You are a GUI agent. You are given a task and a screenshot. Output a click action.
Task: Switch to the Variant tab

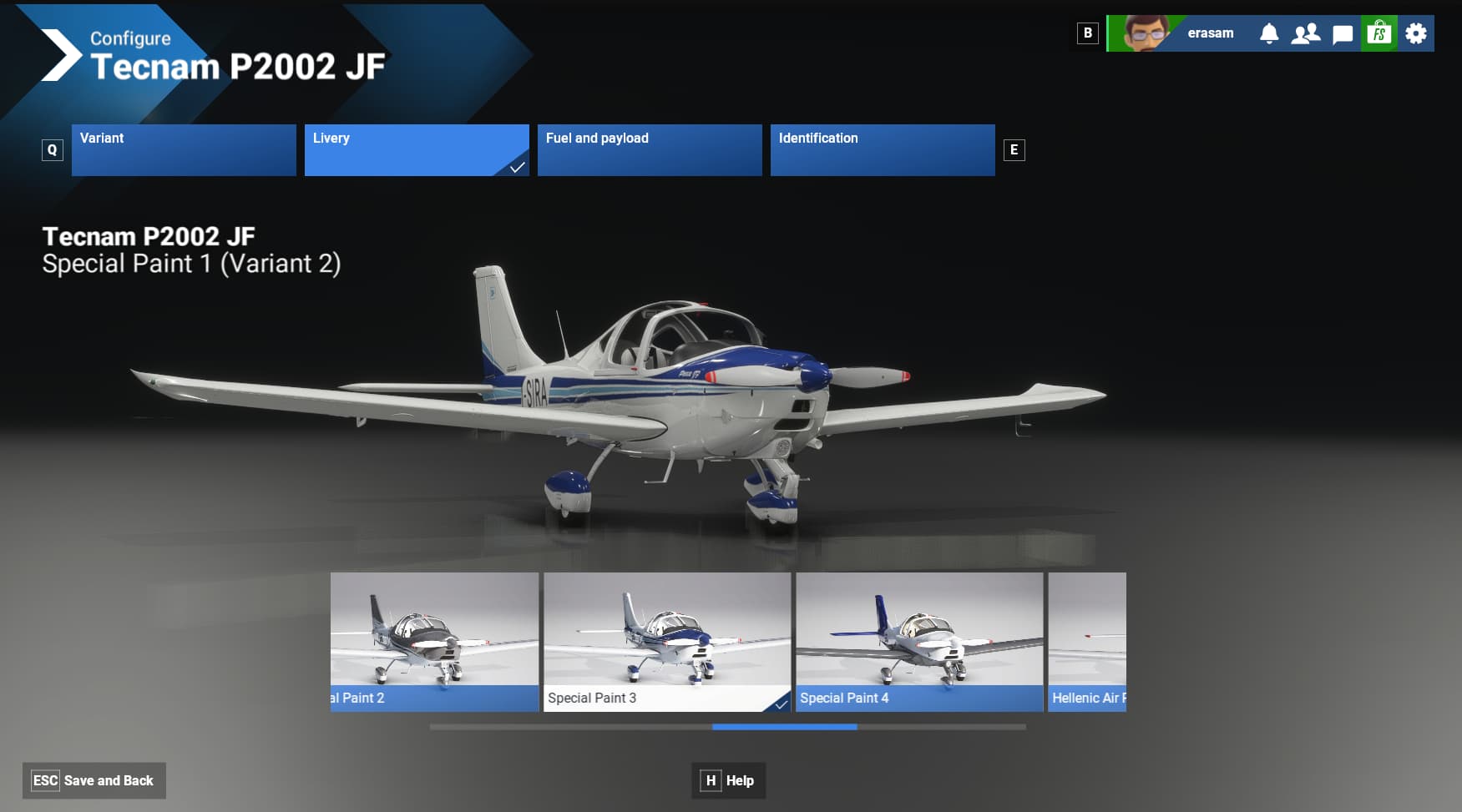(183, 149)
